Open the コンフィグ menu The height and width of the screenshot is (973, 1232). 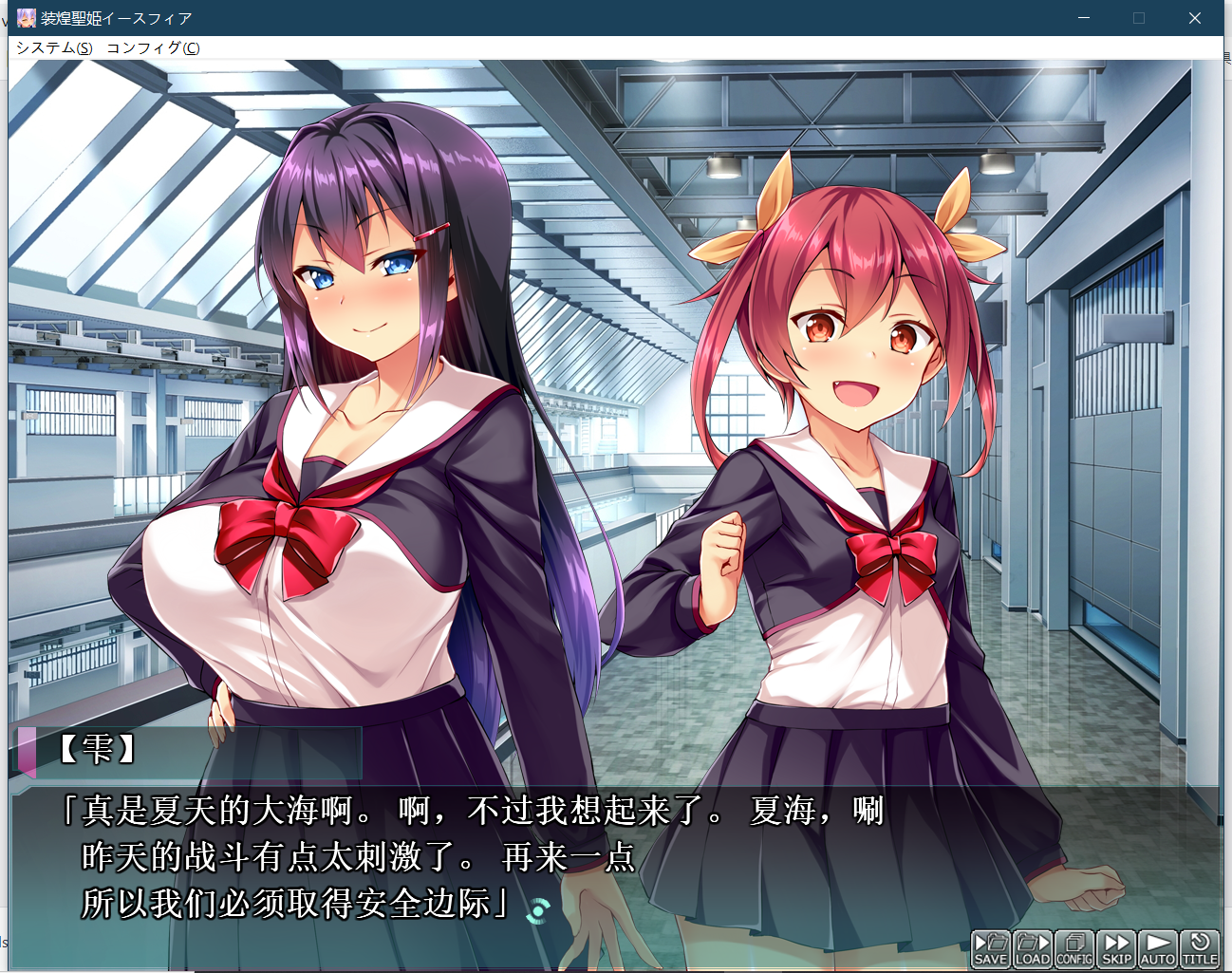click(153, 47)
